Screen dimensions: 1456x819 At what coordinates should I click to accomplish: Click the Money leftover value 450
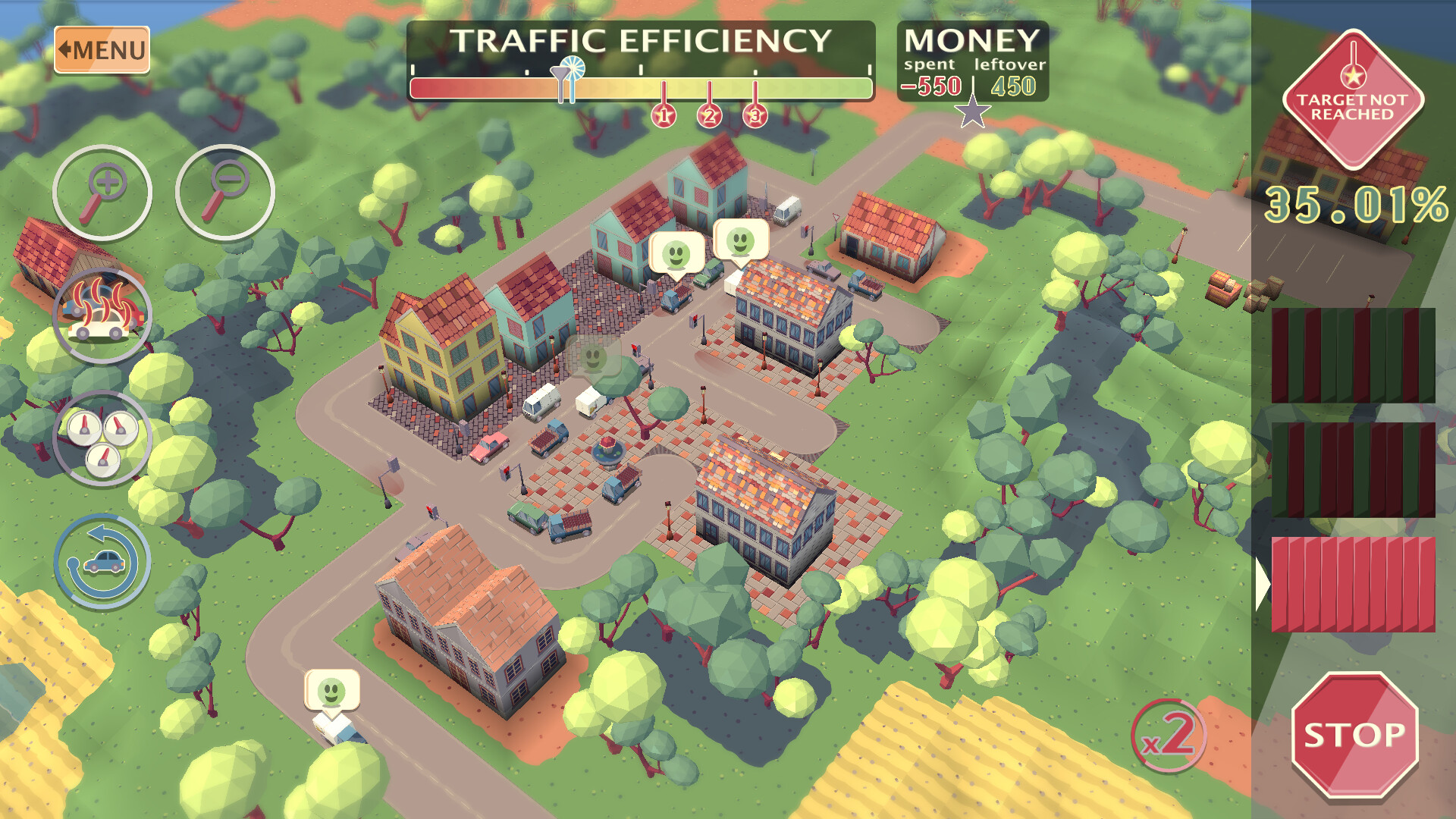[1013, 86]
